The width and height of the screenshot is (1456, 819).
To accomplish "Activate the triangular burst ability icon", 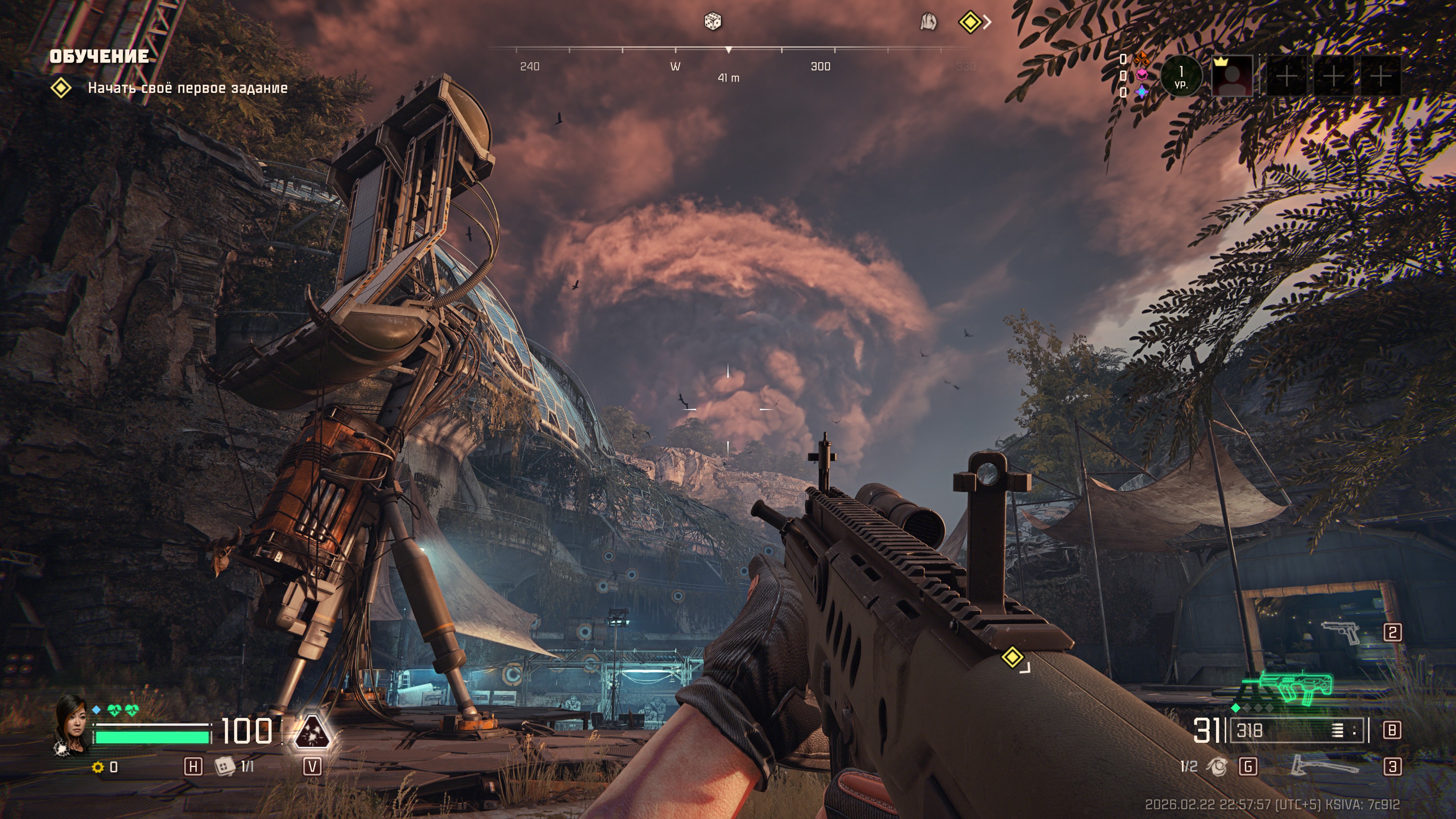I will [311, 733].
